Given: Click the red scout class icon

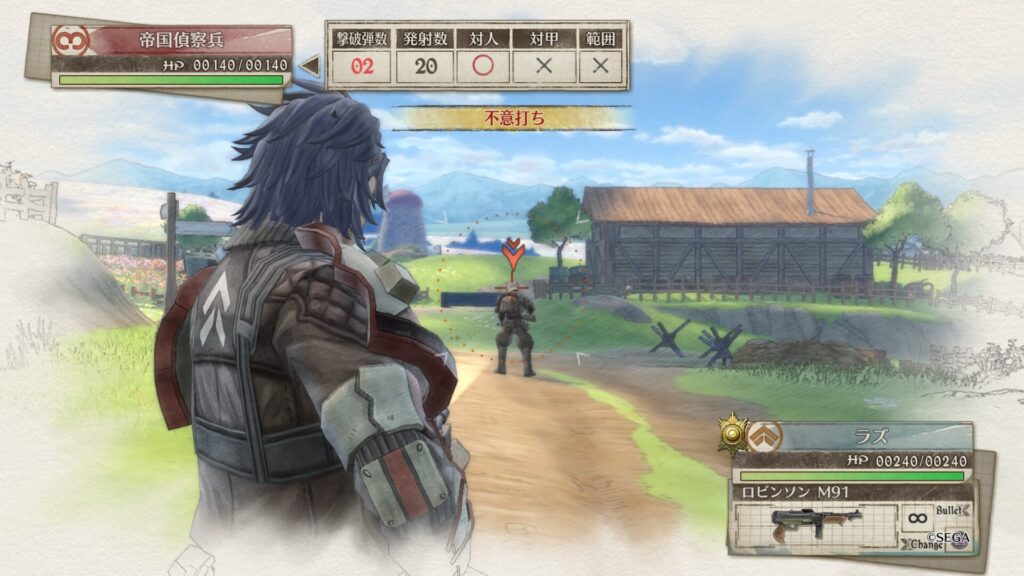Looking at the screenshot, I should [x=71, y=41].
